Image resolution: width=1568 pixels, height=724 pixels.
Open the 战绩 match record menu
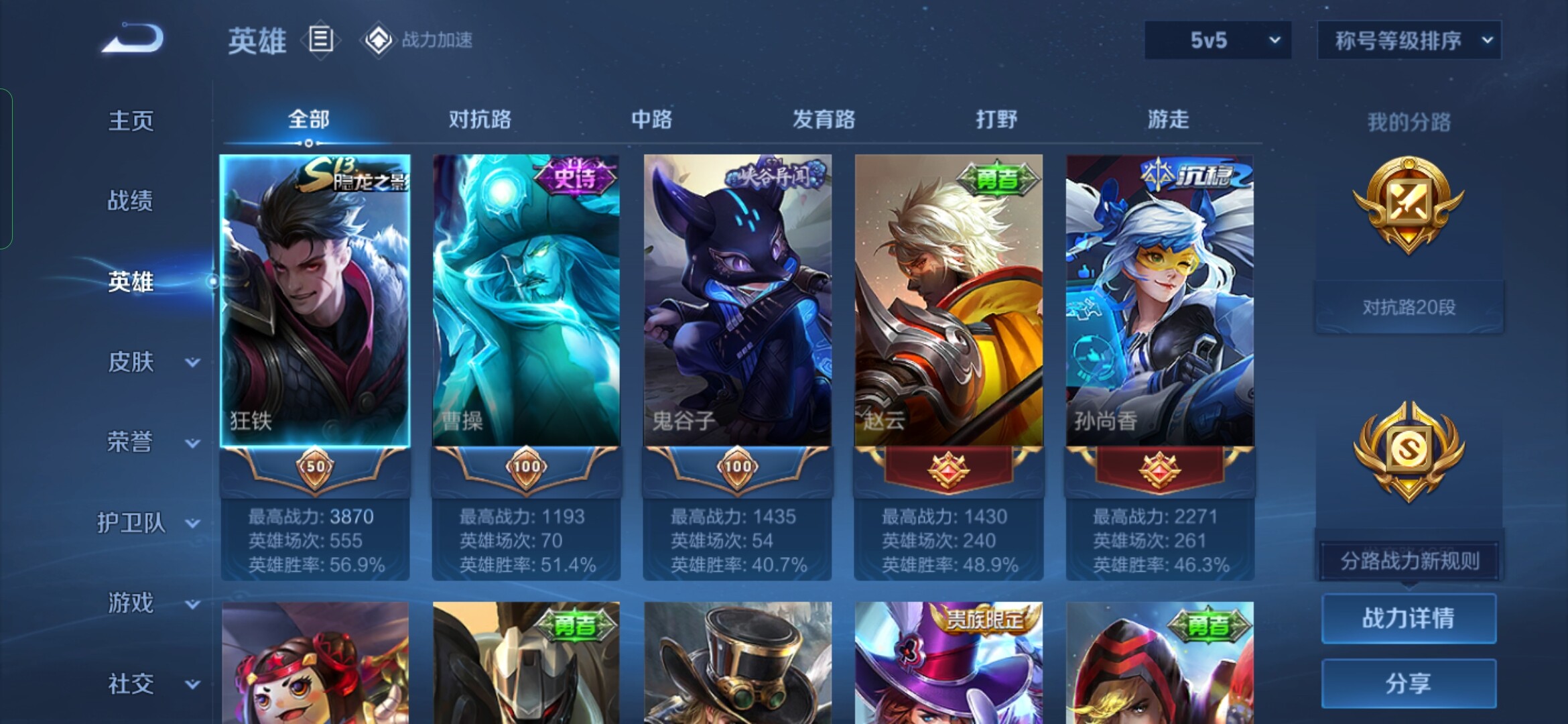[131, 200]
